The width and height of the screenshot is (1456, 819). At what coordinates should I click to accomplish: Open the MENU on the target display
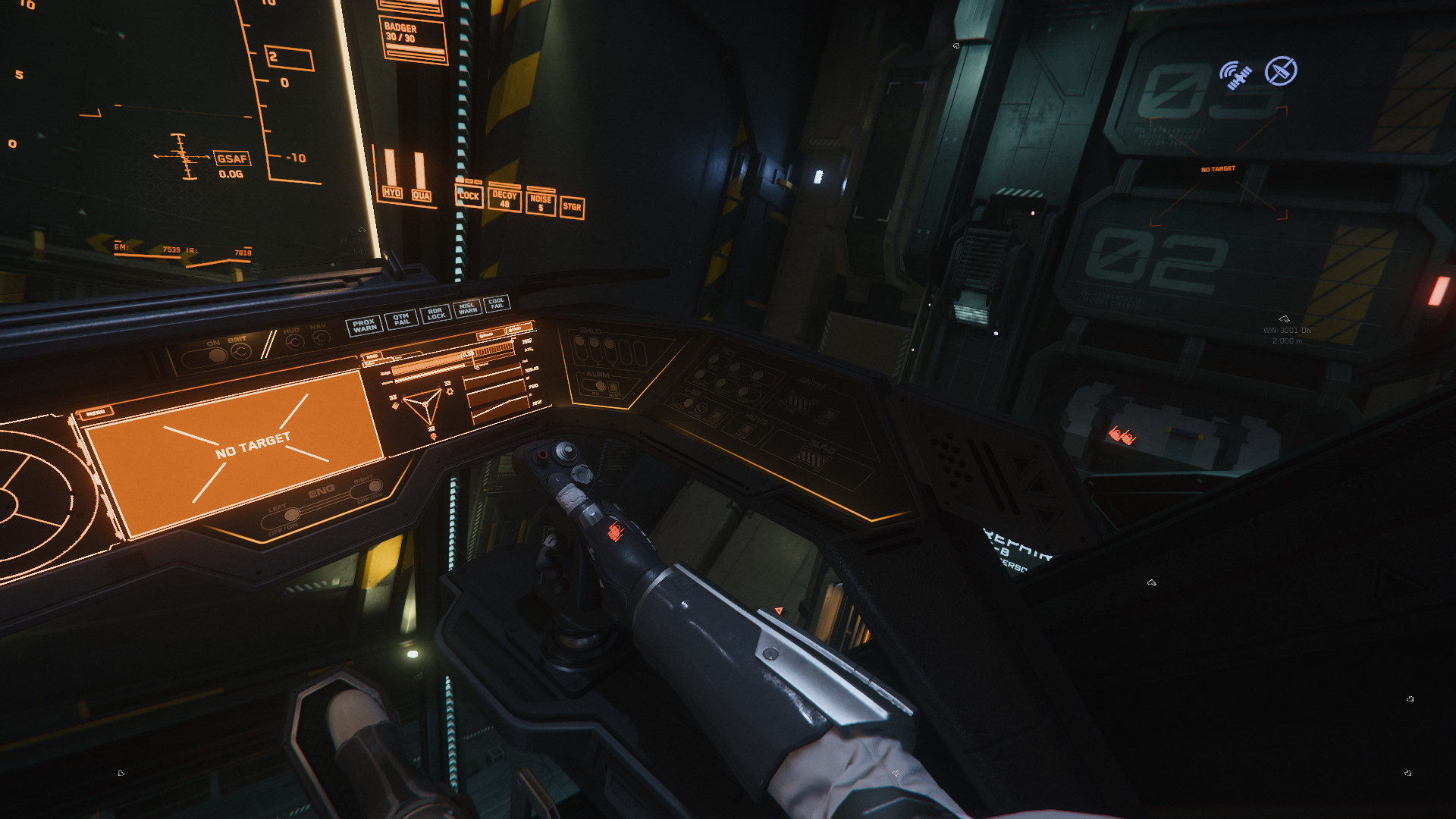[x=96, y=413]
